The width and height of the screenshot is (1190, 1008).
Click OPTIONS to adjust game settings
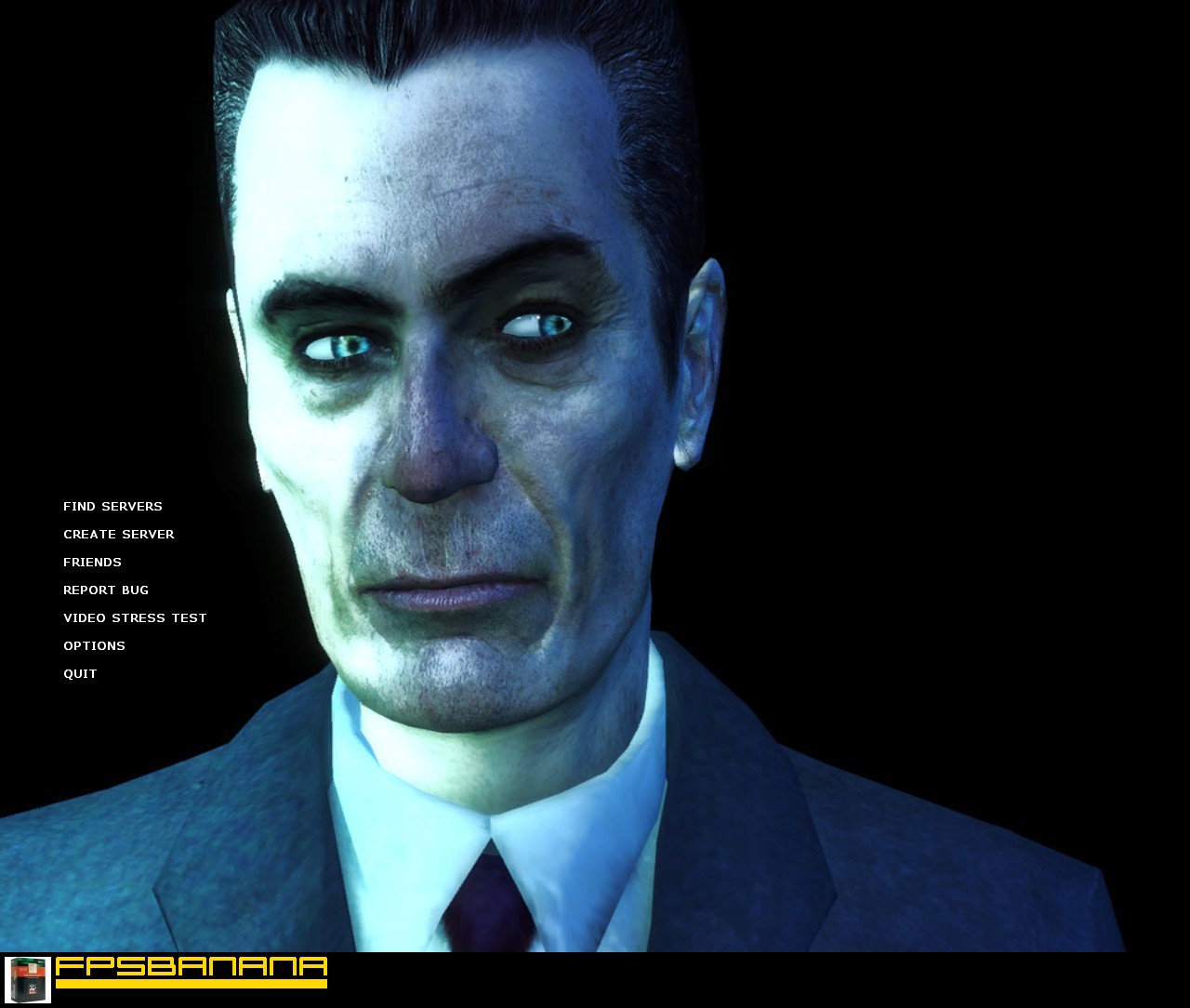tap(94, 645)
